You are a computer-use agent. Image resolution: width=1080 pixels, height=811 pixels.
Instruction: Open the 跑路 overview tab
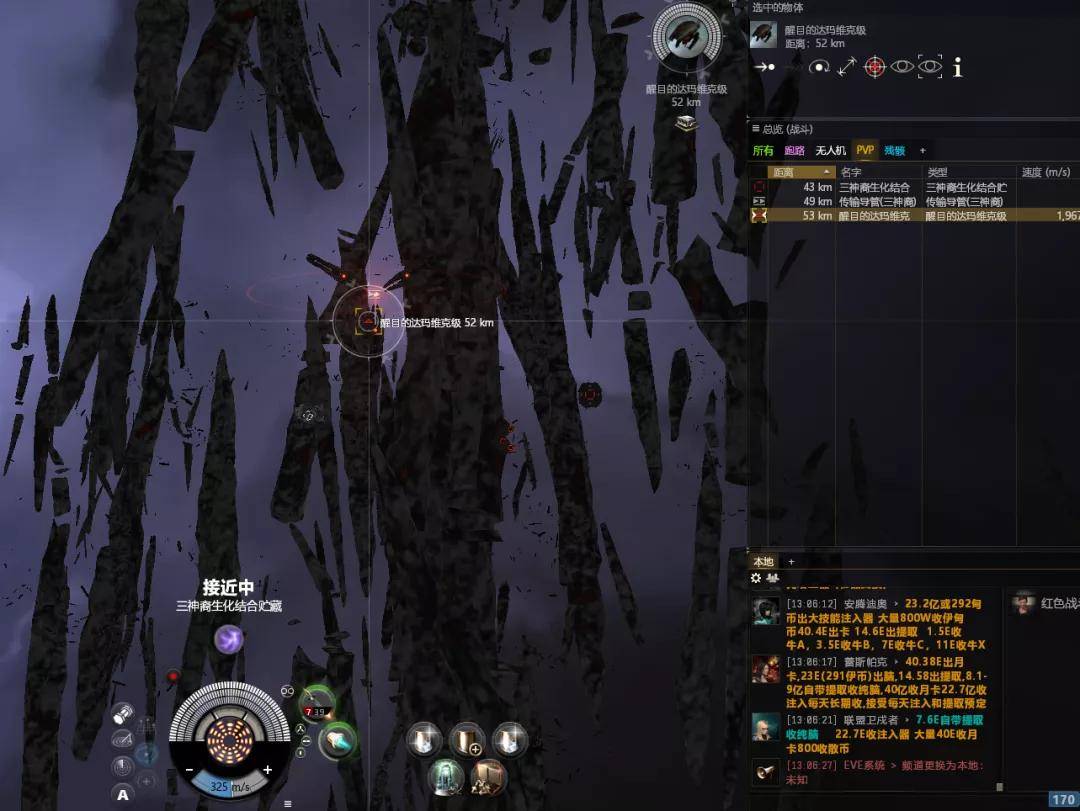tap(794, 150)
